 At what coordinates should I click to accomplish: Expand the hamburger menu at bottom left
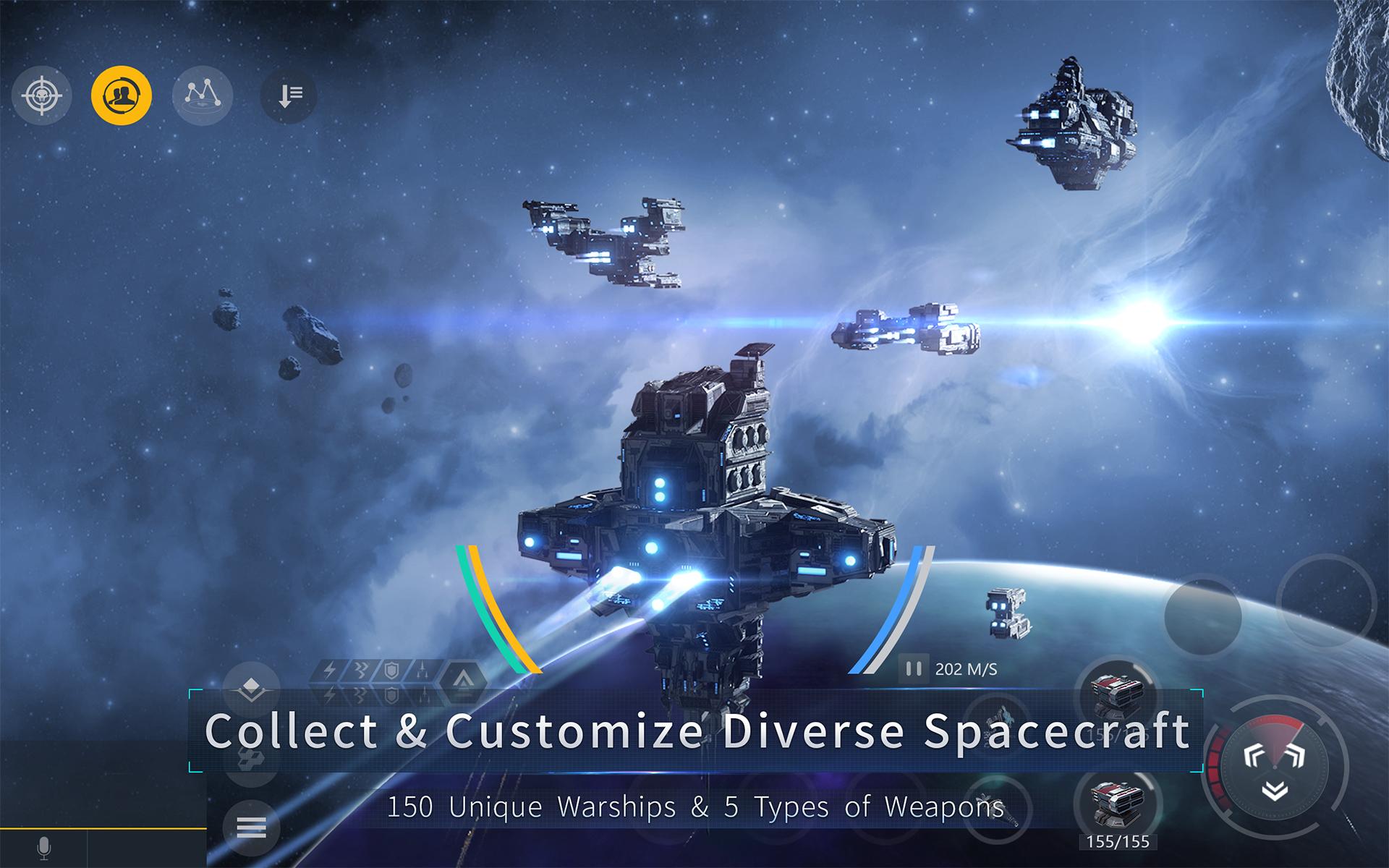[x=251, y=827]
